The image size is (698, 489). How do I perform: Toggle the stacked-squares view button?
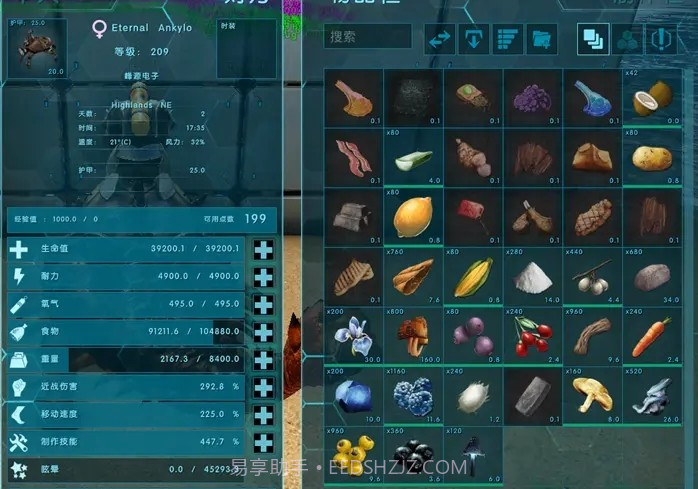[x=593, y=39]
